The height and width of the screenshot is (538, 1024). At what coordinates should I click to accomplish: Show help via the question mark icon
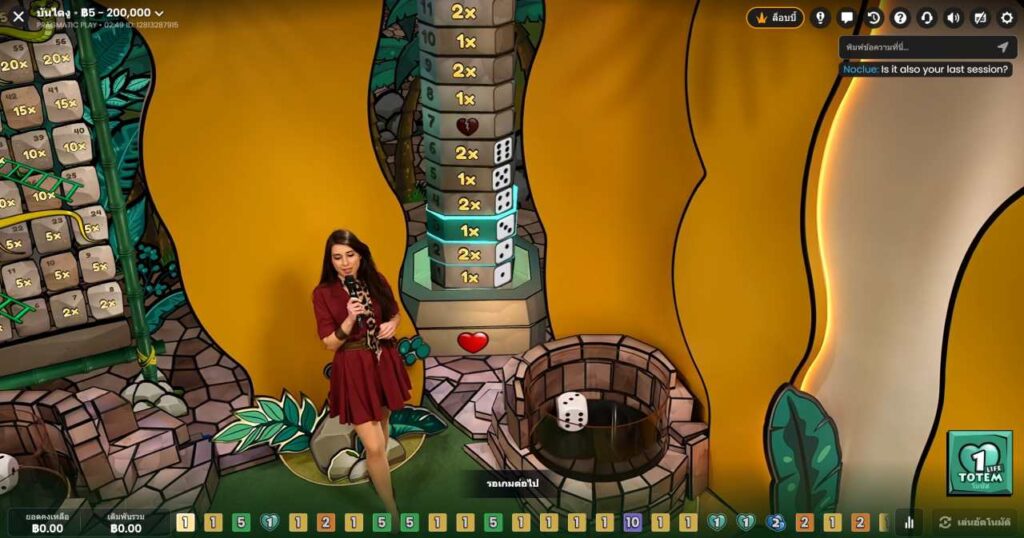[x=900, y=18]
